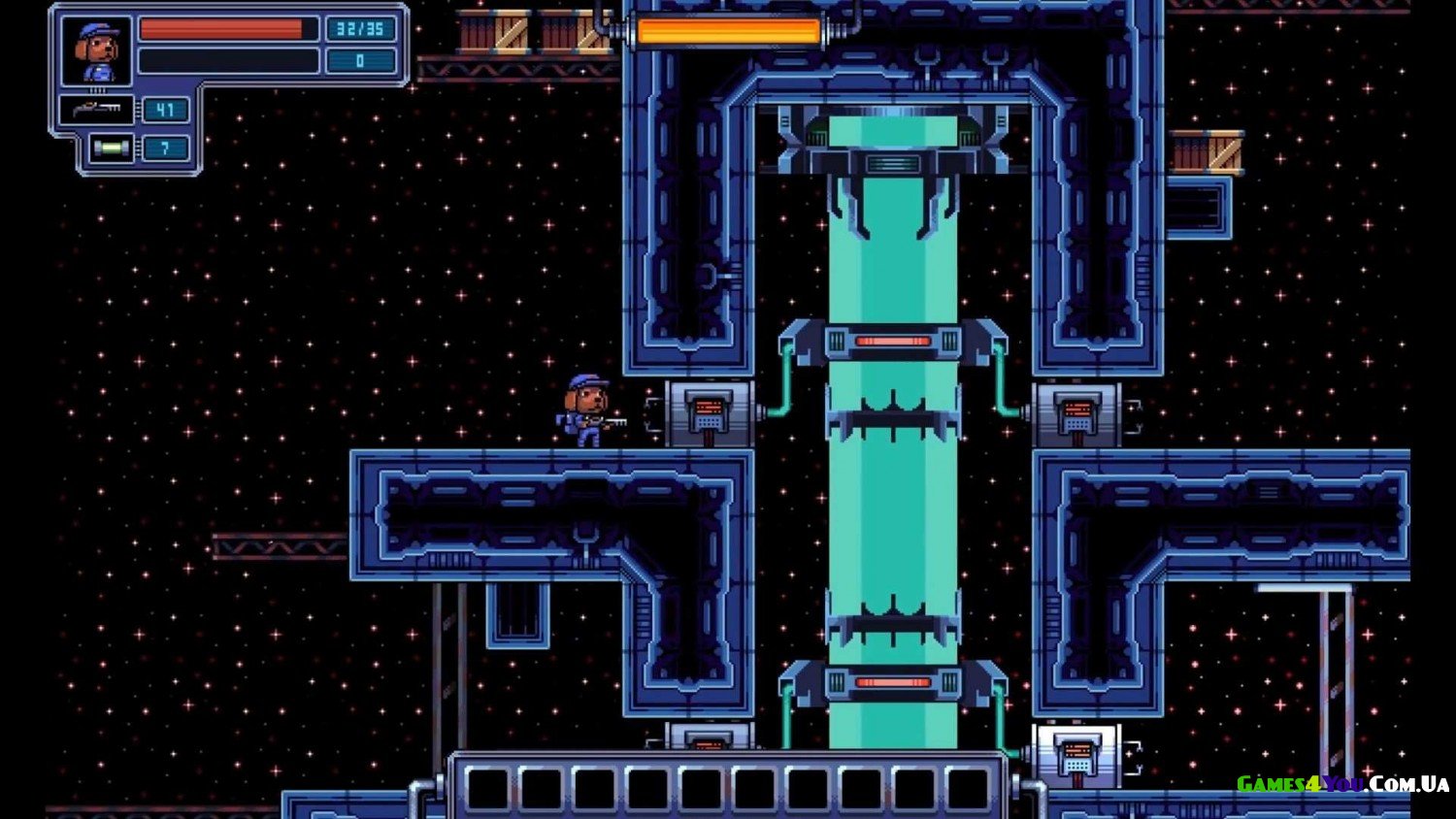
Task: Select the equipped rifle weapon icon
Action: (97, 109)
